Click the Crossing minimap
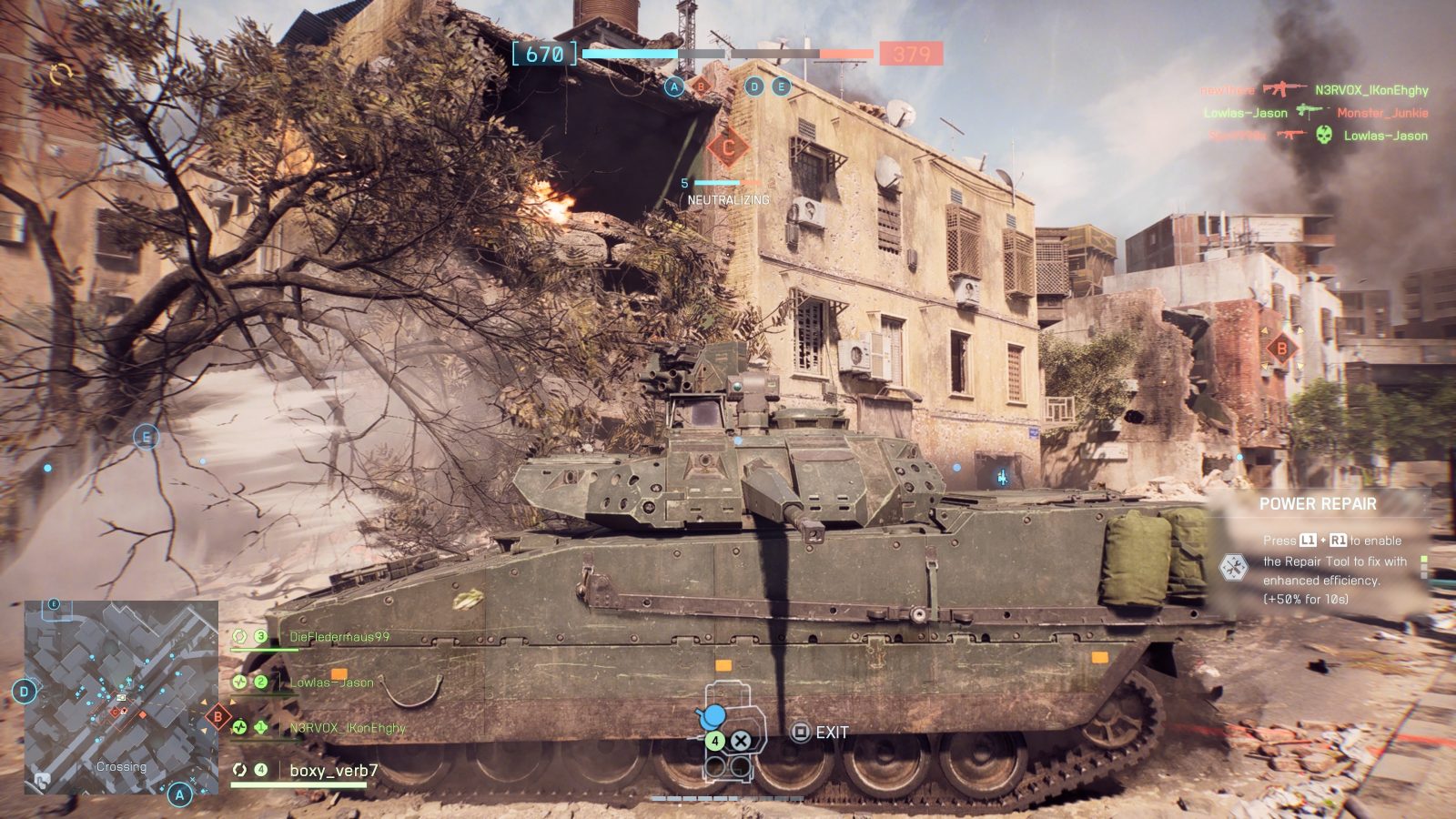 click(x=121, y=696)
